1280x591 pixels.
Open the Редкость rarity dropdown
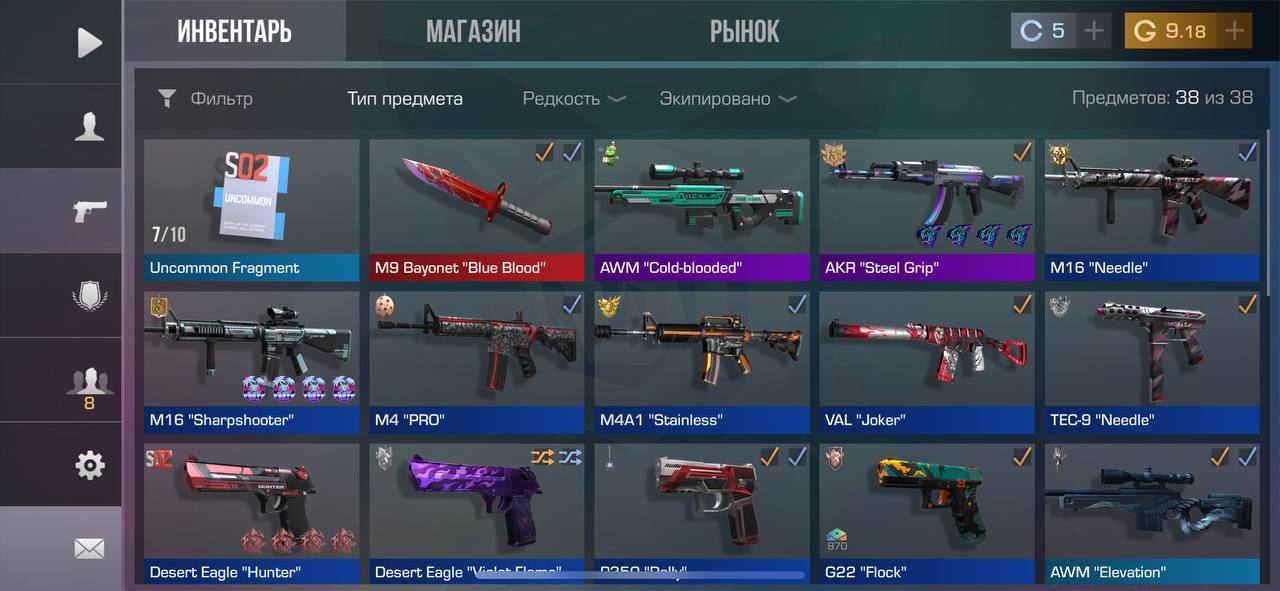(574, 98)
